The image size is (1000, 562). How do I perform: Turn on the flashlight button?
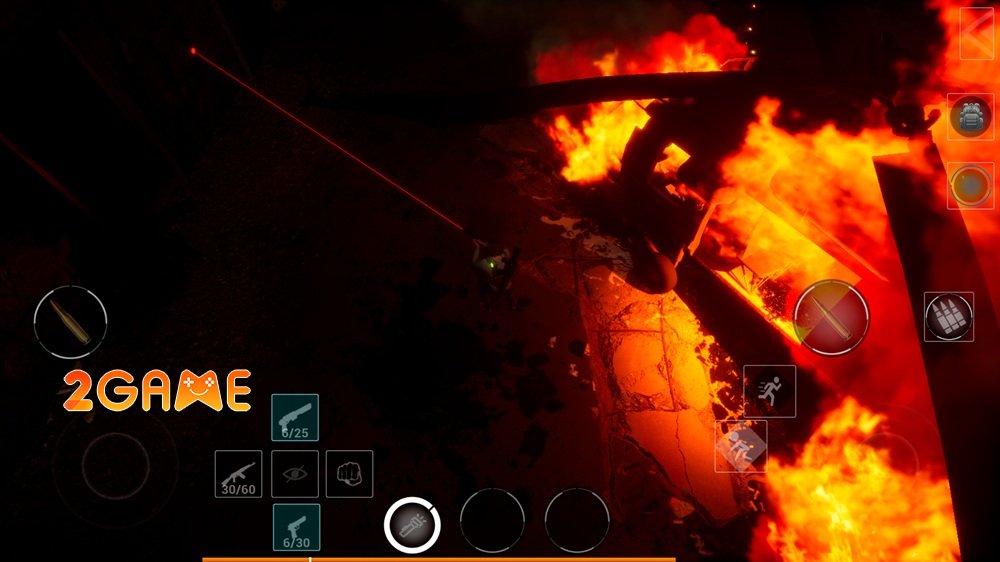pyautogui.click(x=413, y=523)
